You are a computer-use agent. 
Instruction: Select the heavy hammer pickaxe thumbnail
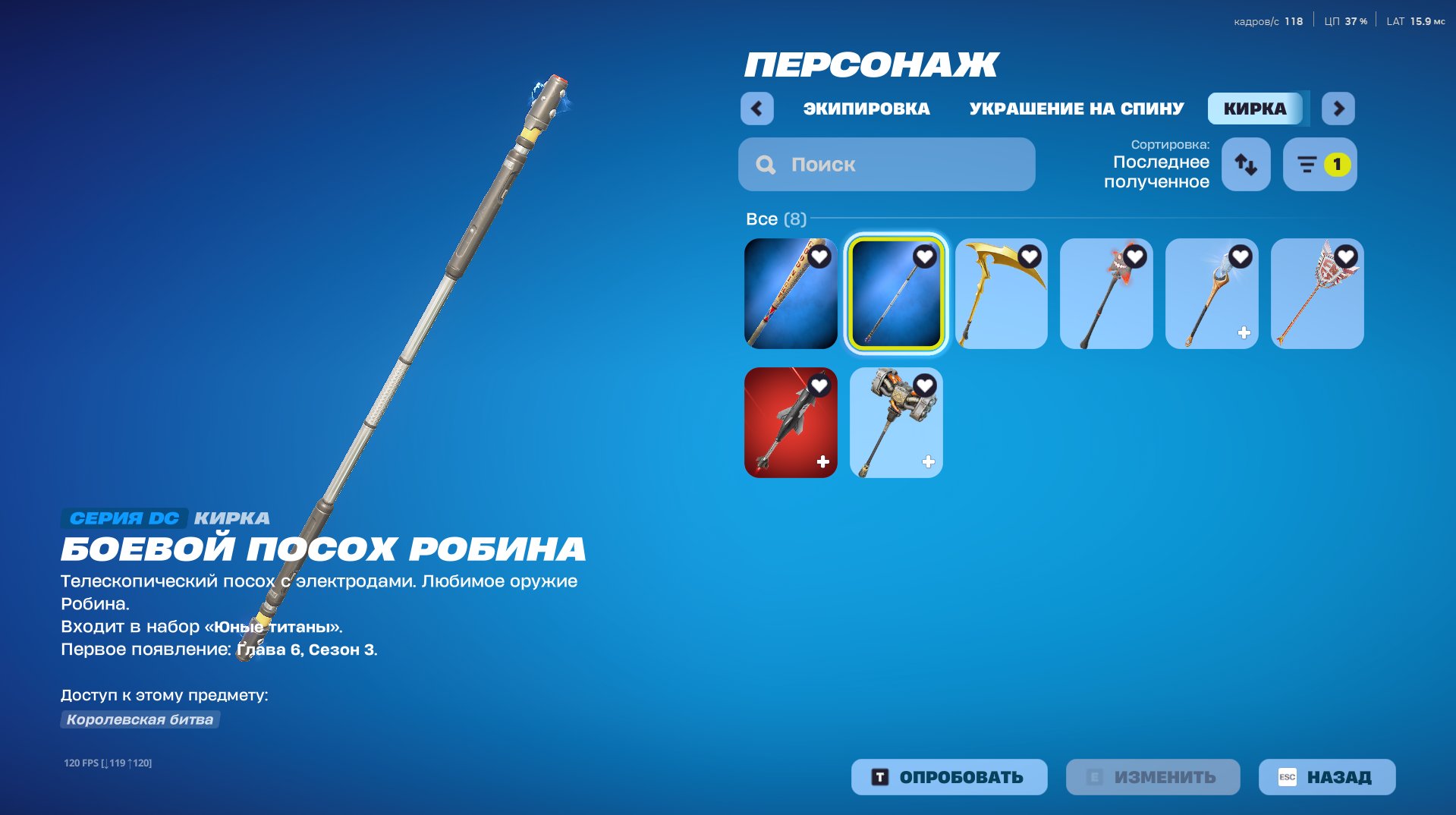pyautogui.click(x=895, y=423)
